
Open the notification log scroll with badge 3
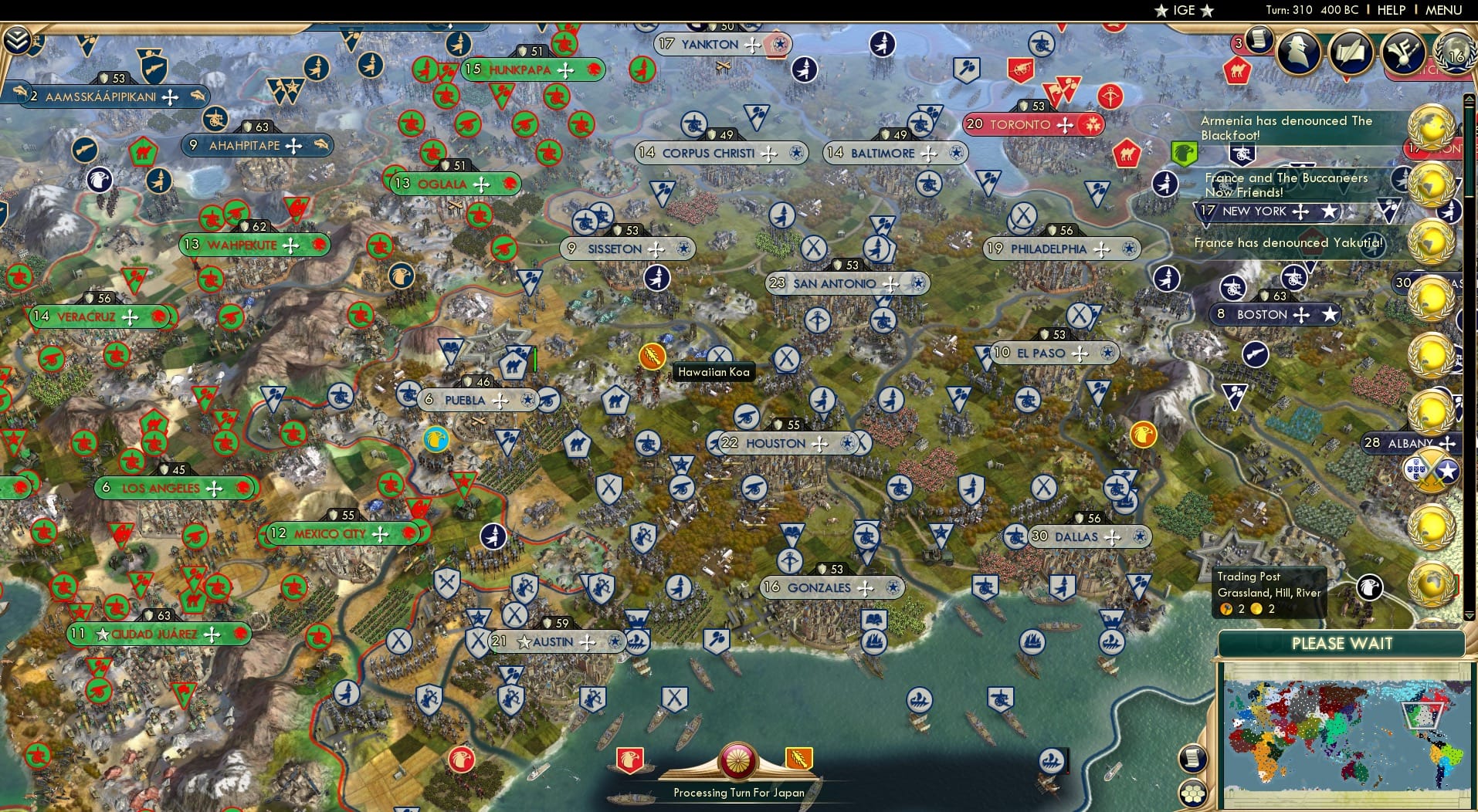(1258, 42)
